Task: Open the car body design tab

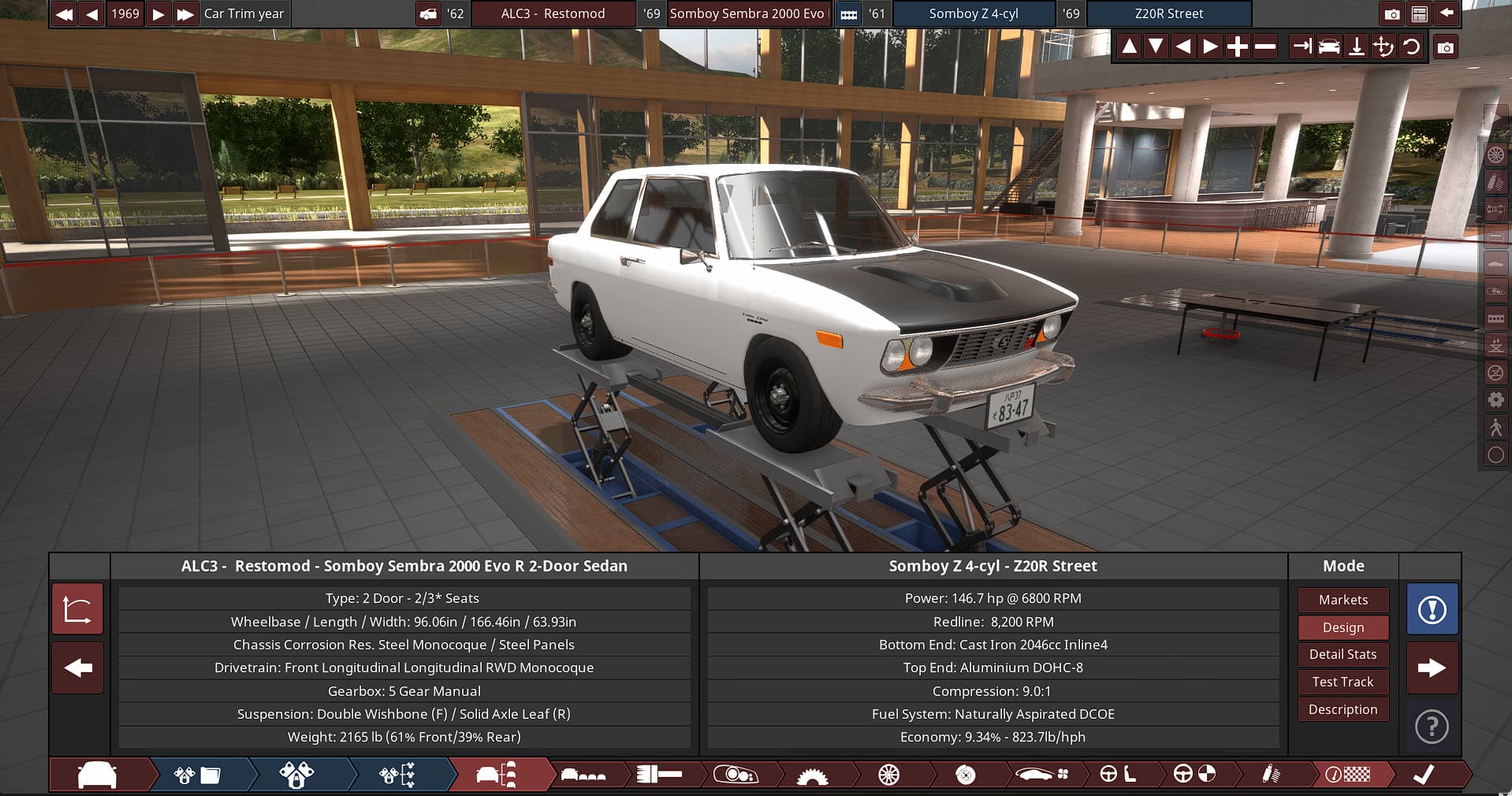Action: click(98, 775)
